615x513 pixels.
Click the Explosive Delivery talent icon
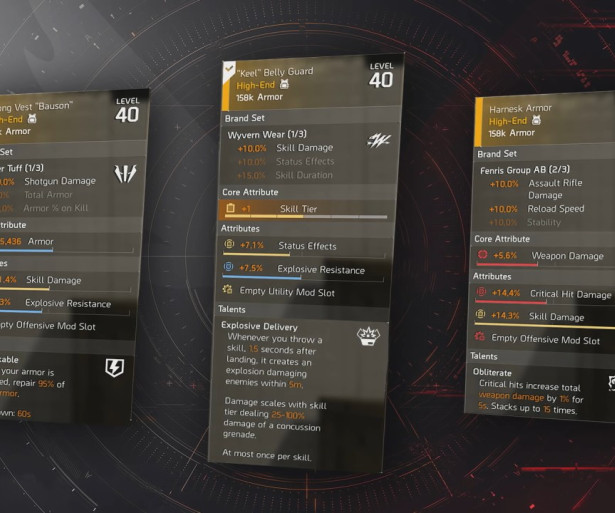point(369,336)
